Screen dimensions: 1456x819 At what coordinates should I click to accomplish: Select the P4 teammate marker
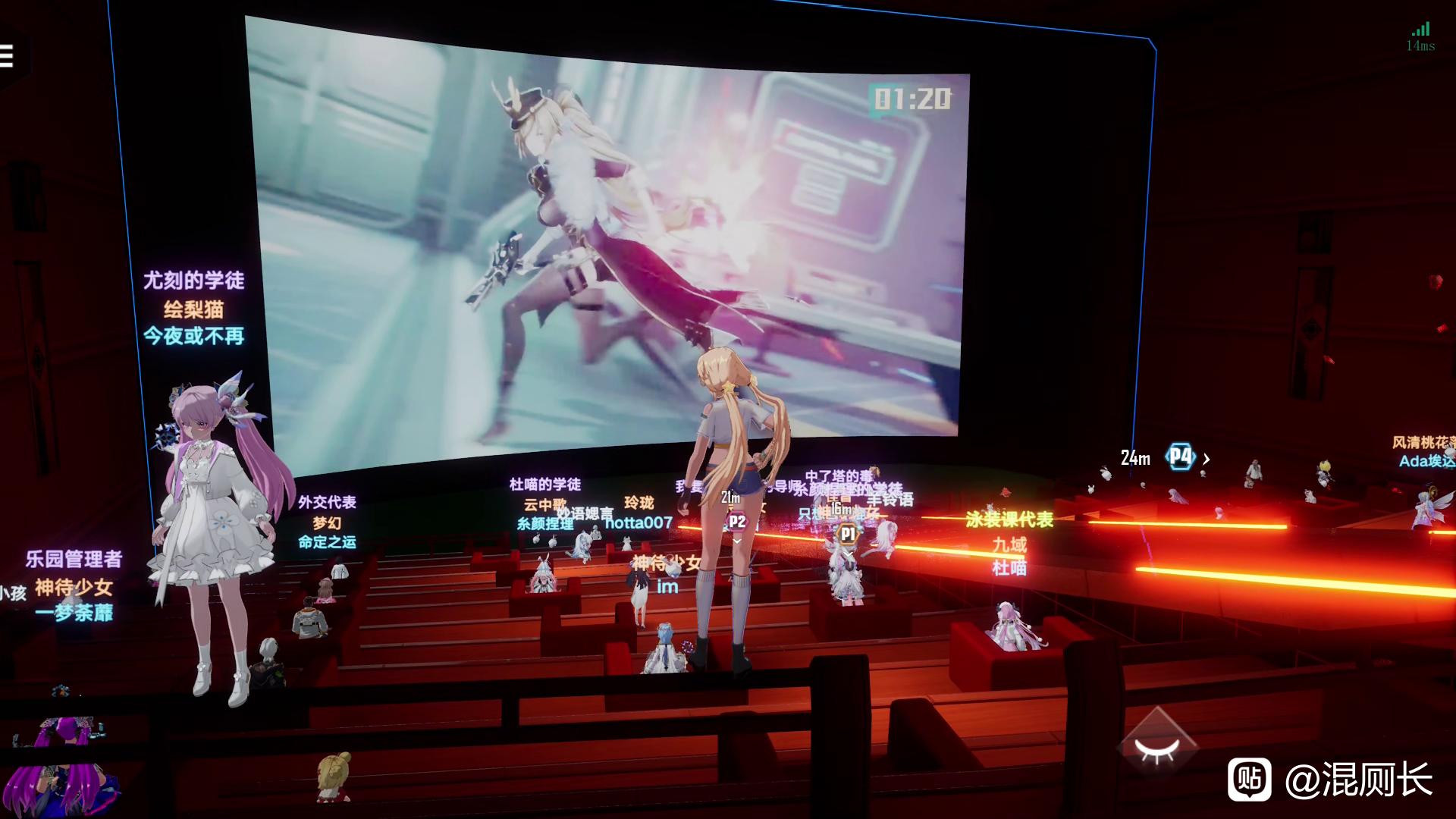click(x=1180, y=457)
